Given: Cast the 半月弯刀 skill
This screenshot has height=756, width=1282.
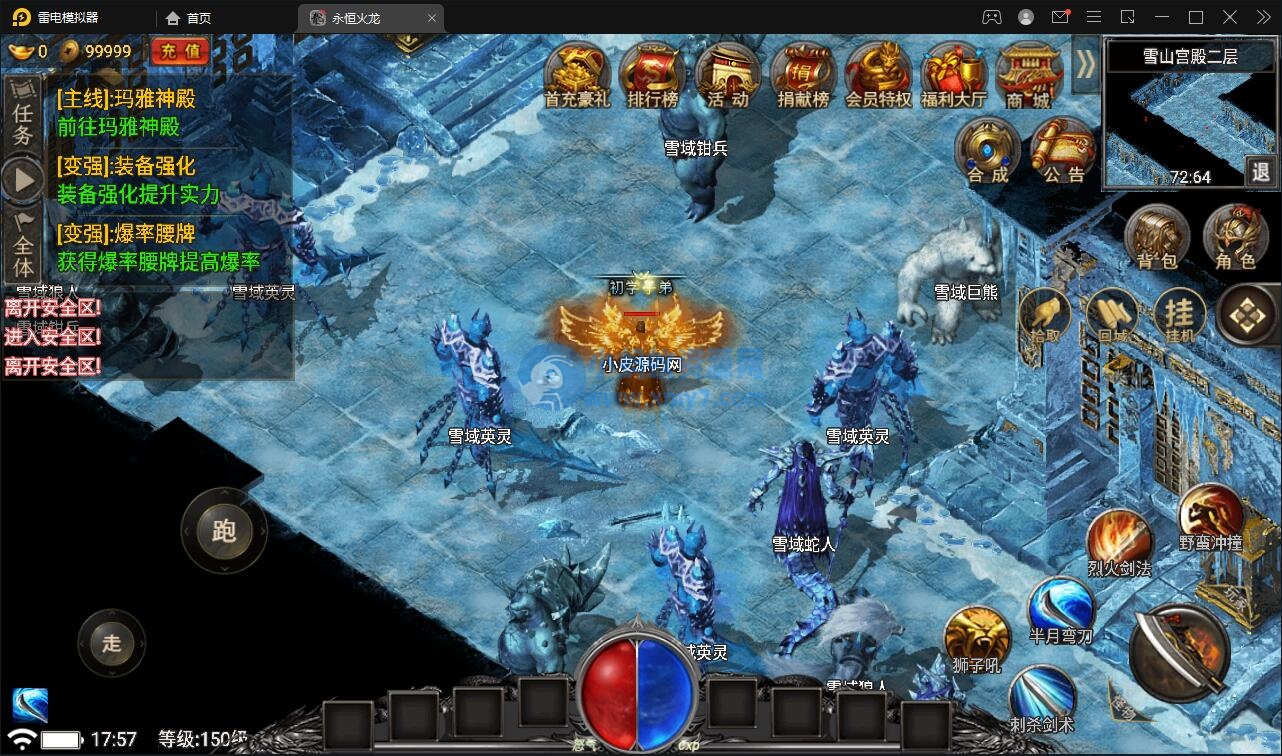Looking at the screenshot, I should [1060, 609].
